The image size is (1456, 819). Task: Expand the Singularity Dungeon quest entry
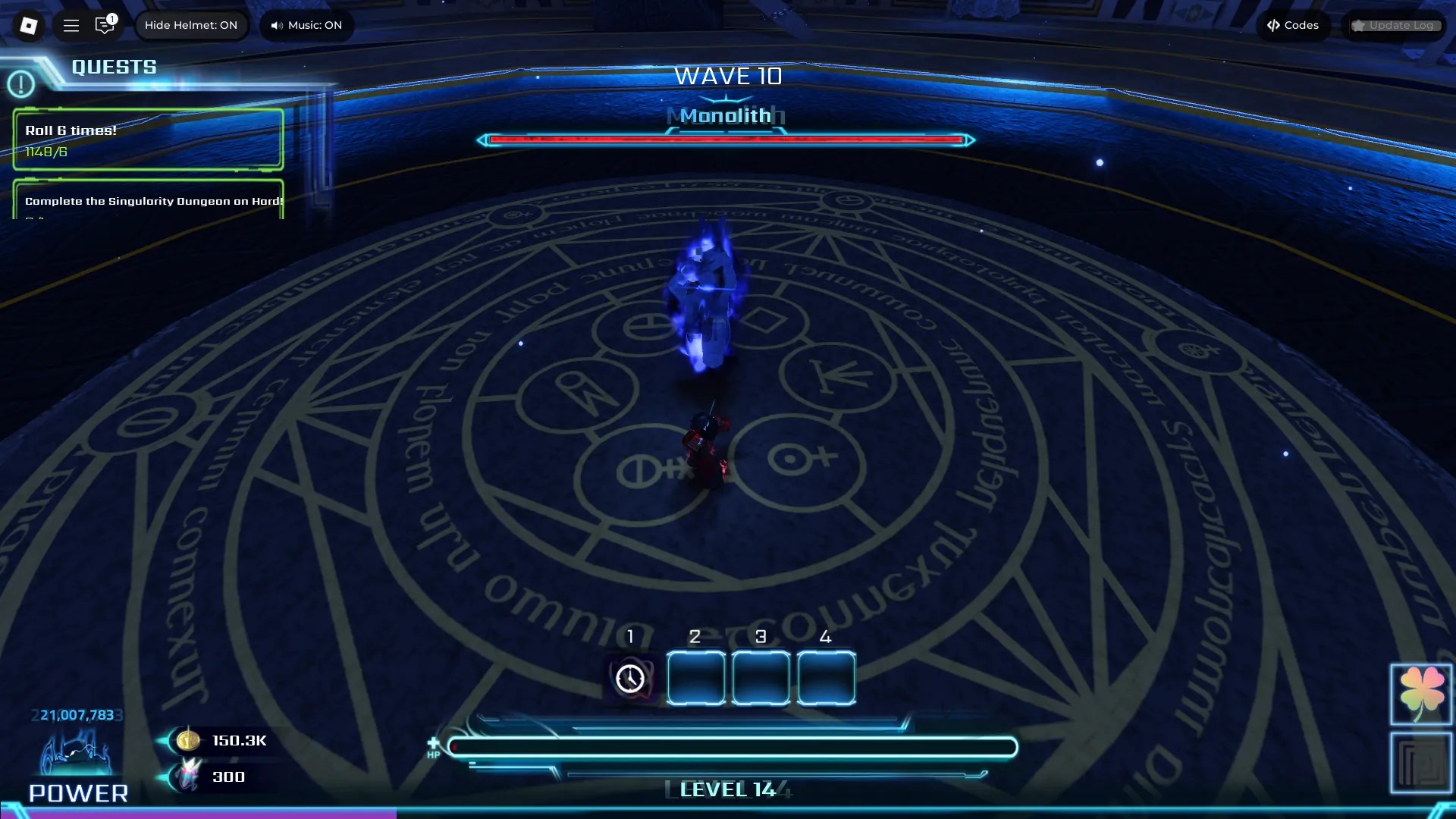tap(149, 202)
